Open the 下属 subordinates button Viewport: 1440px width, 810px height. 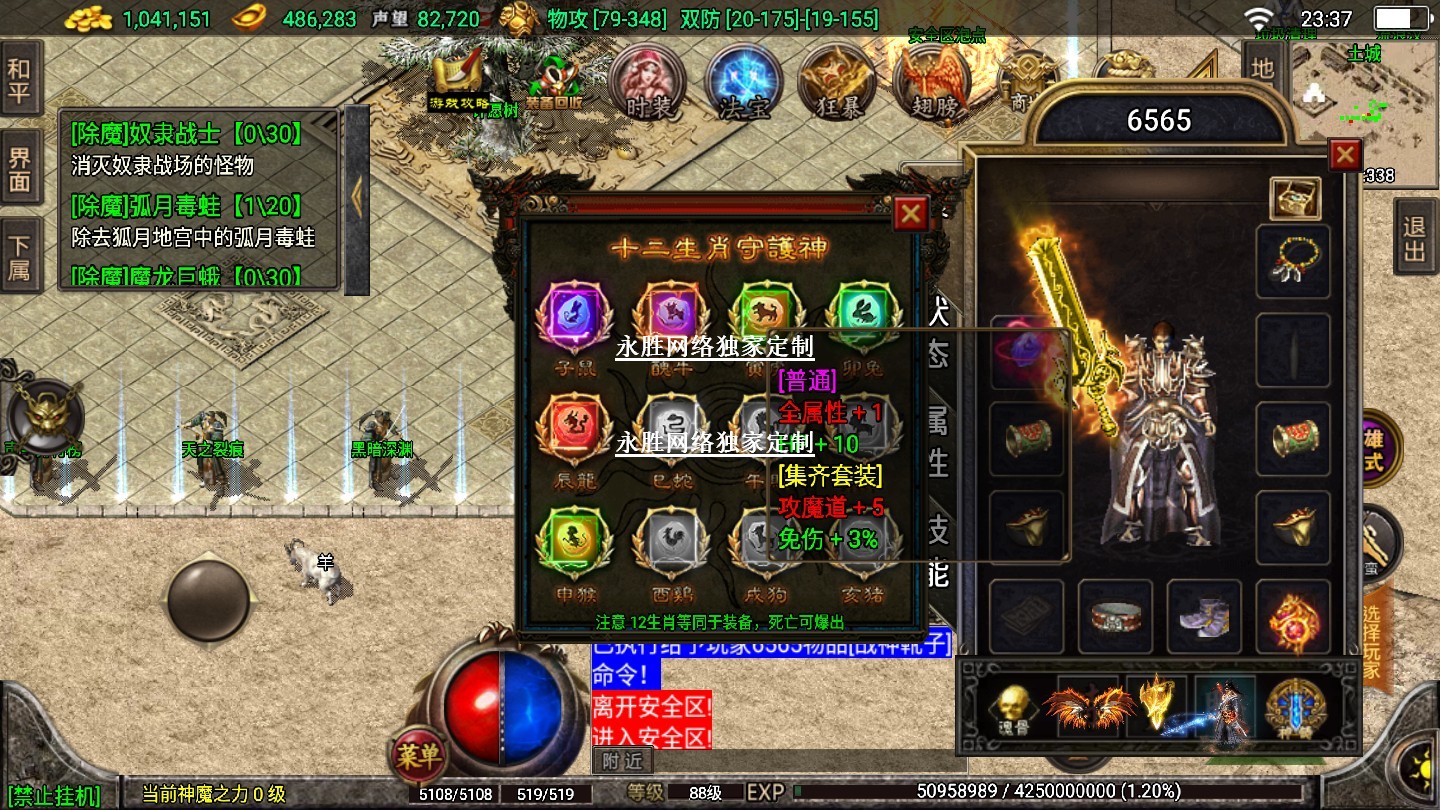(20, 257)
